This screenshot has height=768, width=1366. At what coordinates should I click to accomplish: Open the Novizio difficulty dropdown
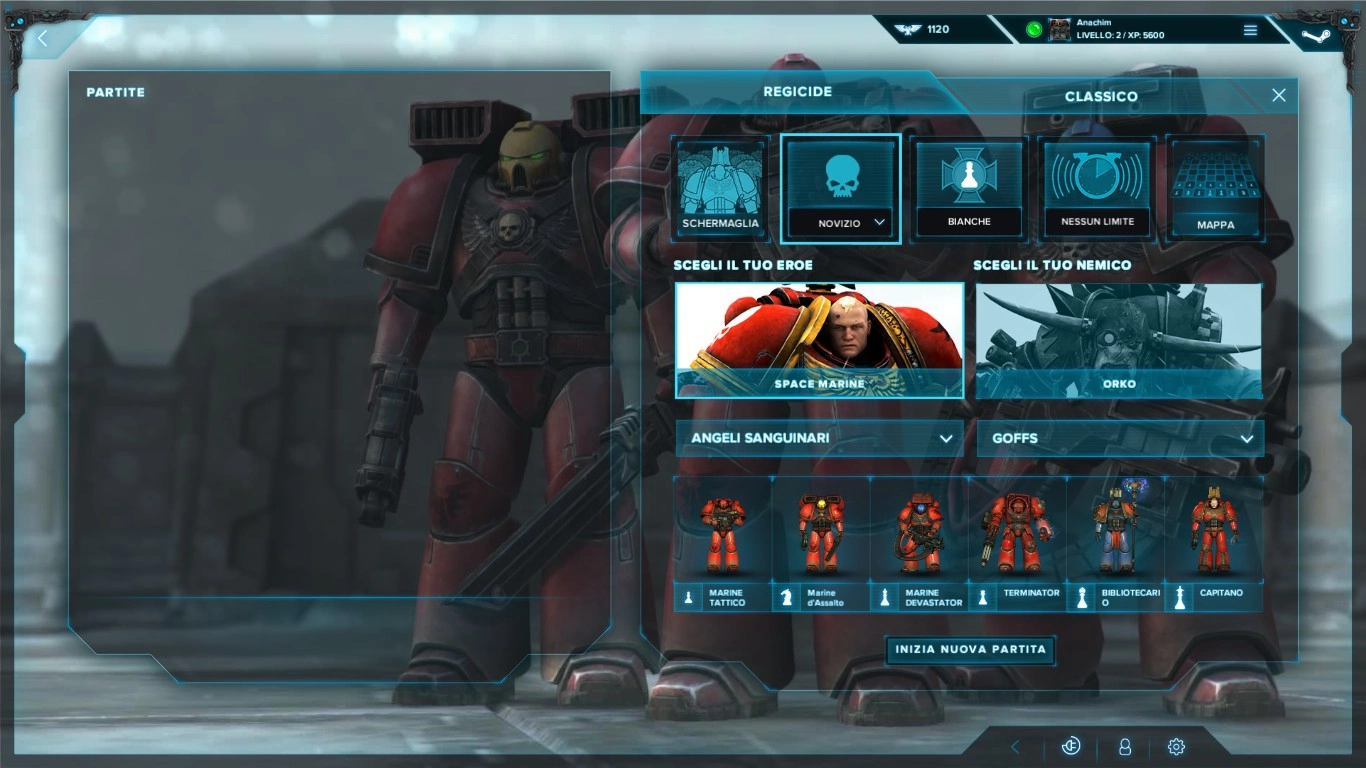tap(840, 223)
